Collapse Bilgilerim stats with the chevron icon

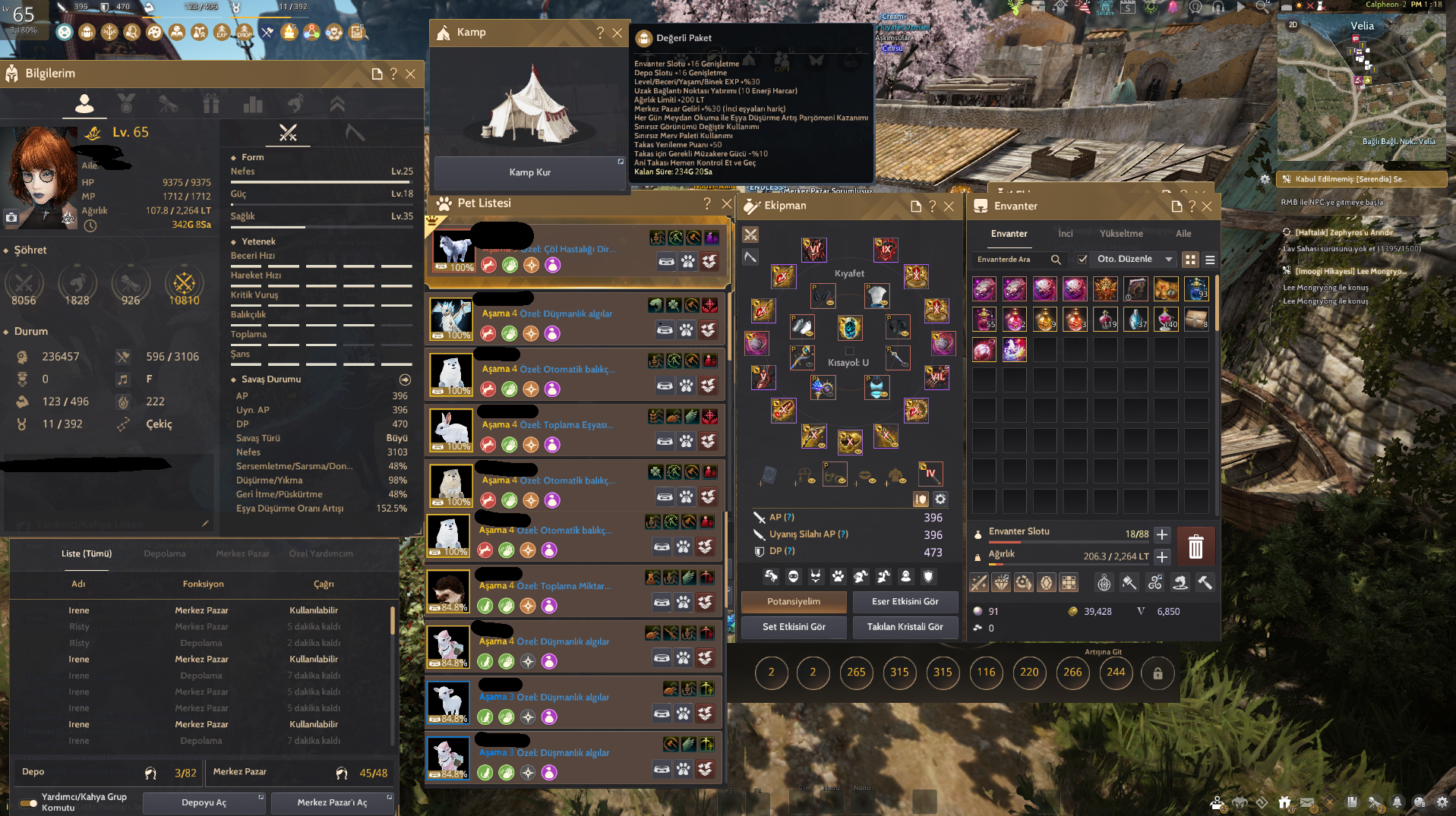[337, 104]
